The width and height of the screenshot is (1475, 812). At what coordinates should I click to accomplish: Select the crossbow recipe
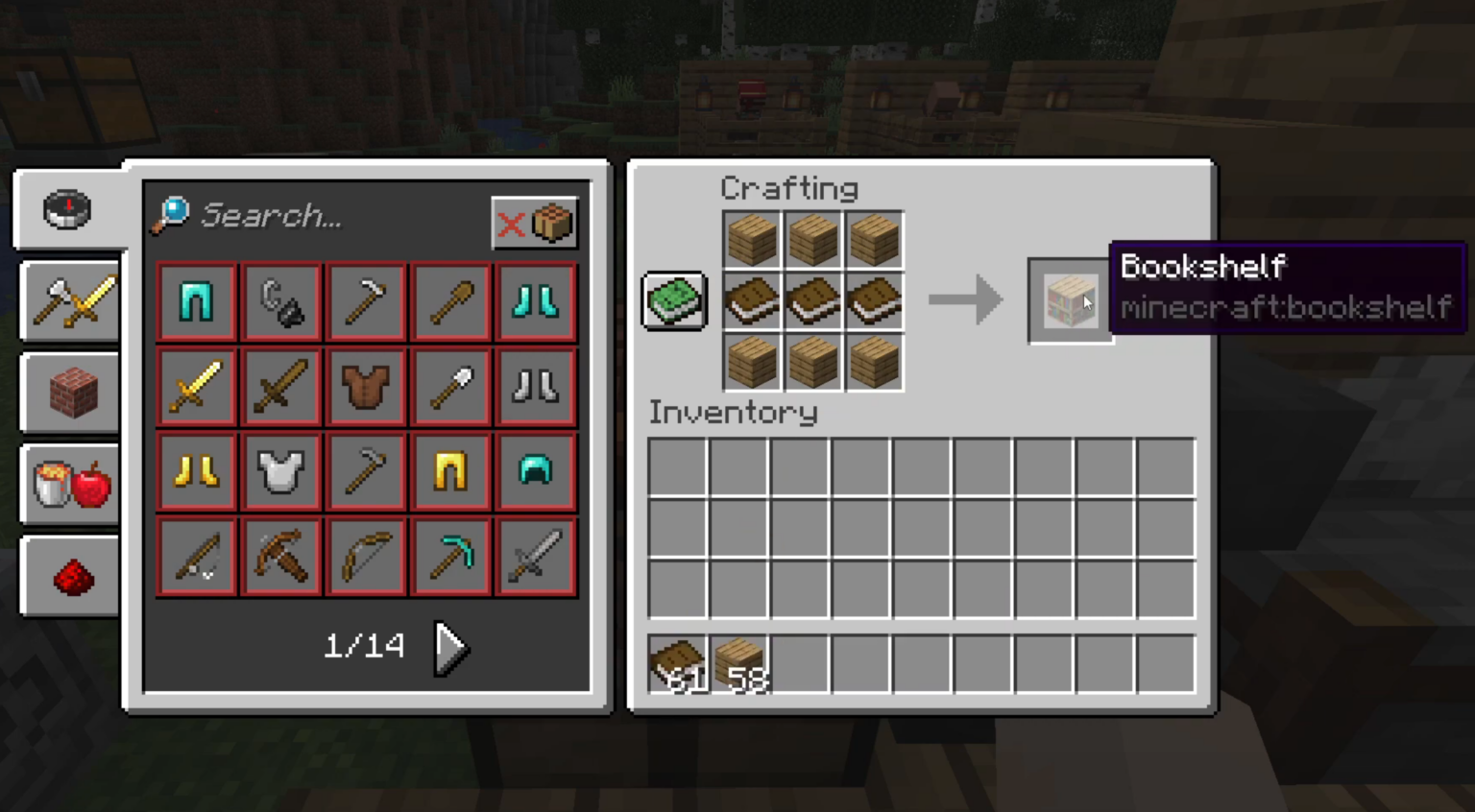pyautogui.click(x=280, y=557)
